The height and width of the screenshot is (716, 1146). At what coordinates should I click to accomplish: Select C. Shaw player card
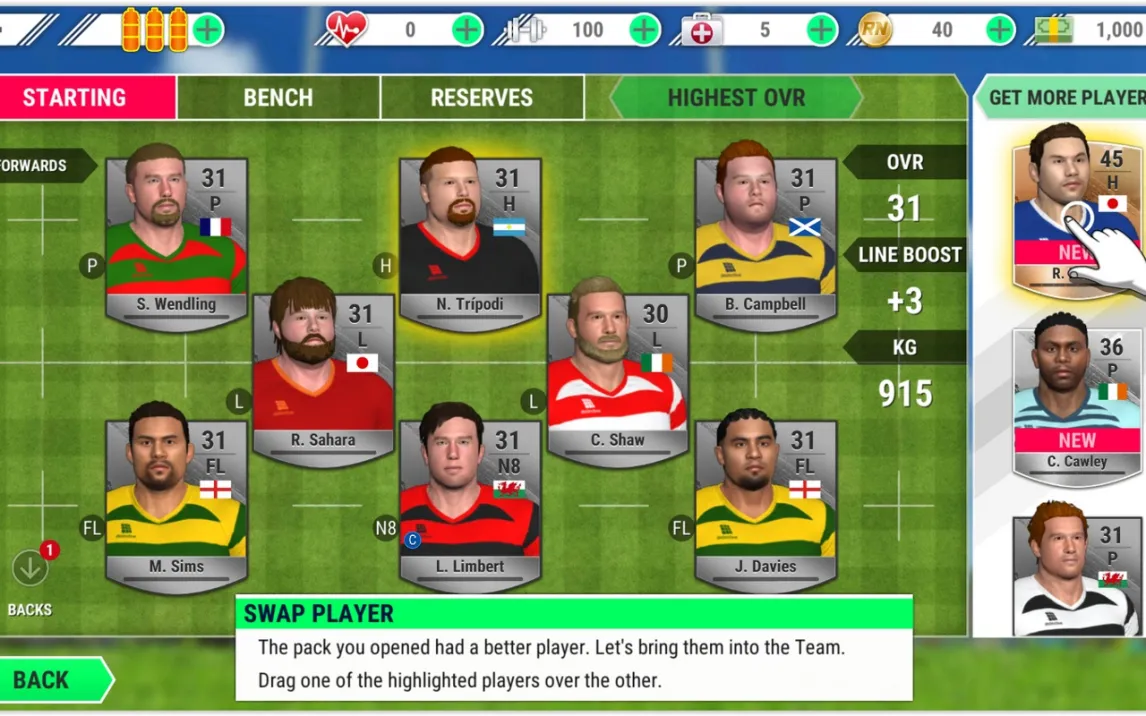617,375
